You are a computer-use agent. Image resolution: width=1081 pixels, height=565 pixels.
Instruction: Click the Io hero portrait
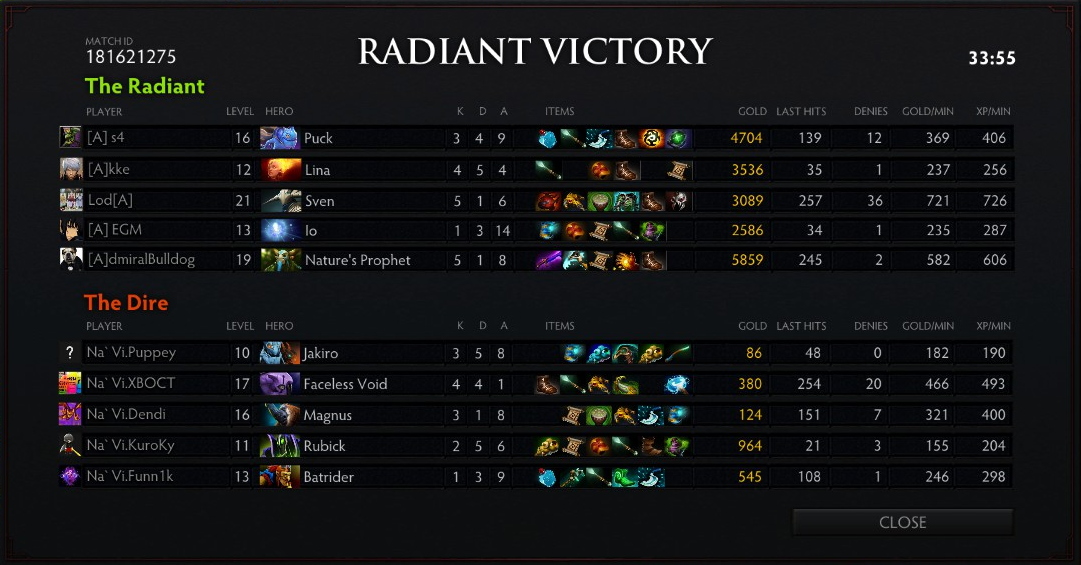(x=280, y=230)
